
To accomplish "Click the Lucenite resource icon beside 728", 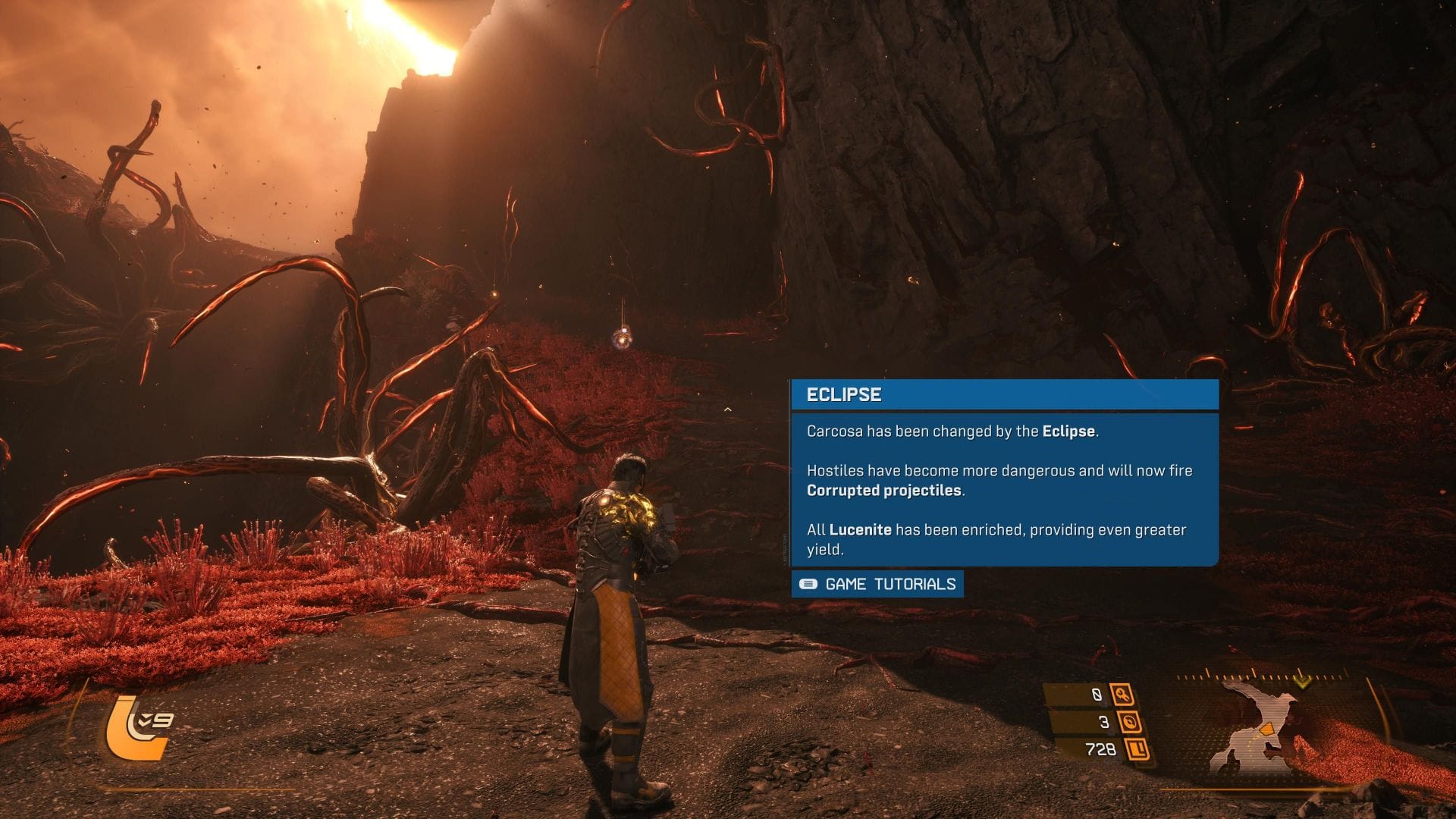I will 1137,749.
